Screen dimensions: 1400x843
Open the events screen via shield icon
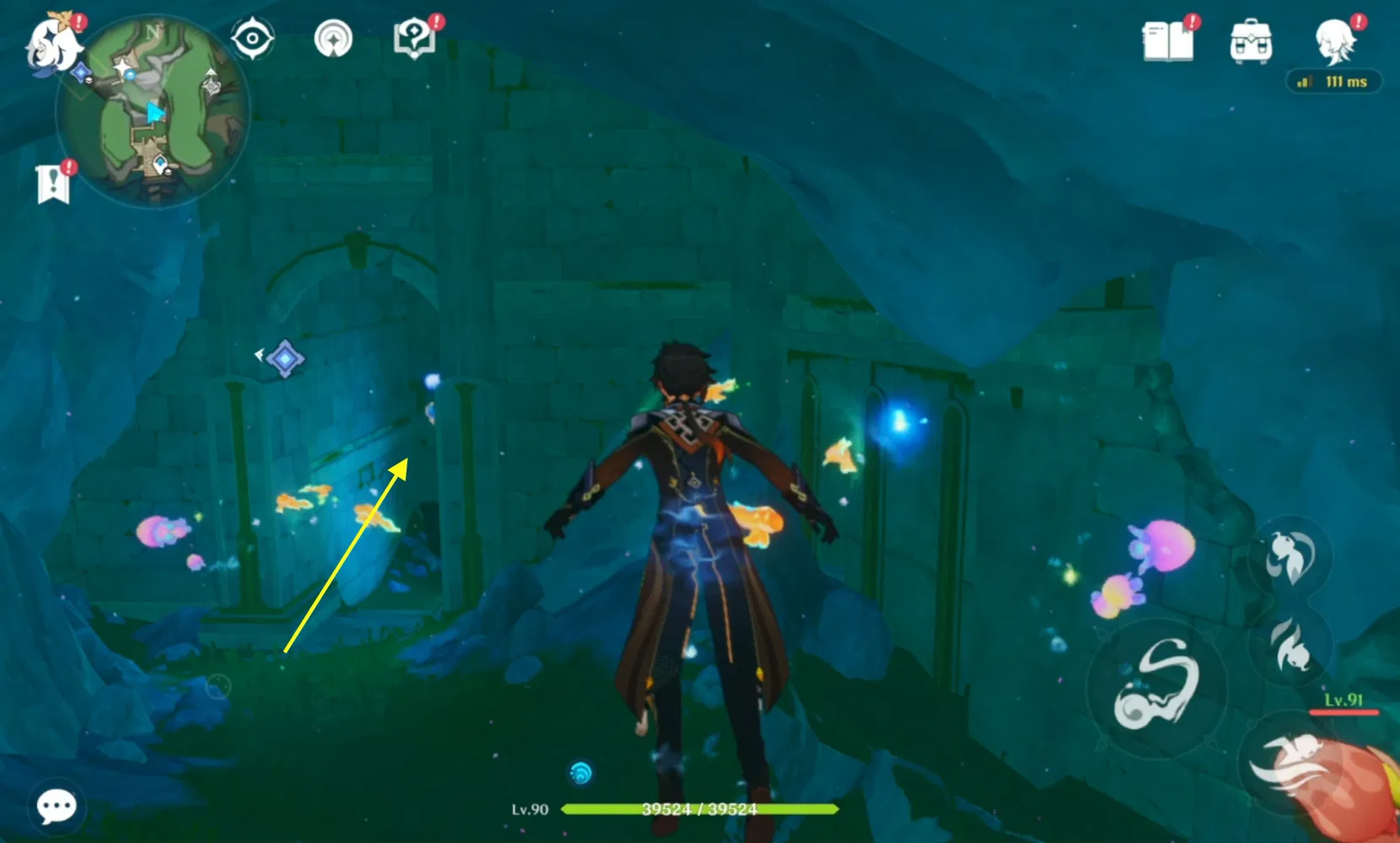(x=414, y=39)
